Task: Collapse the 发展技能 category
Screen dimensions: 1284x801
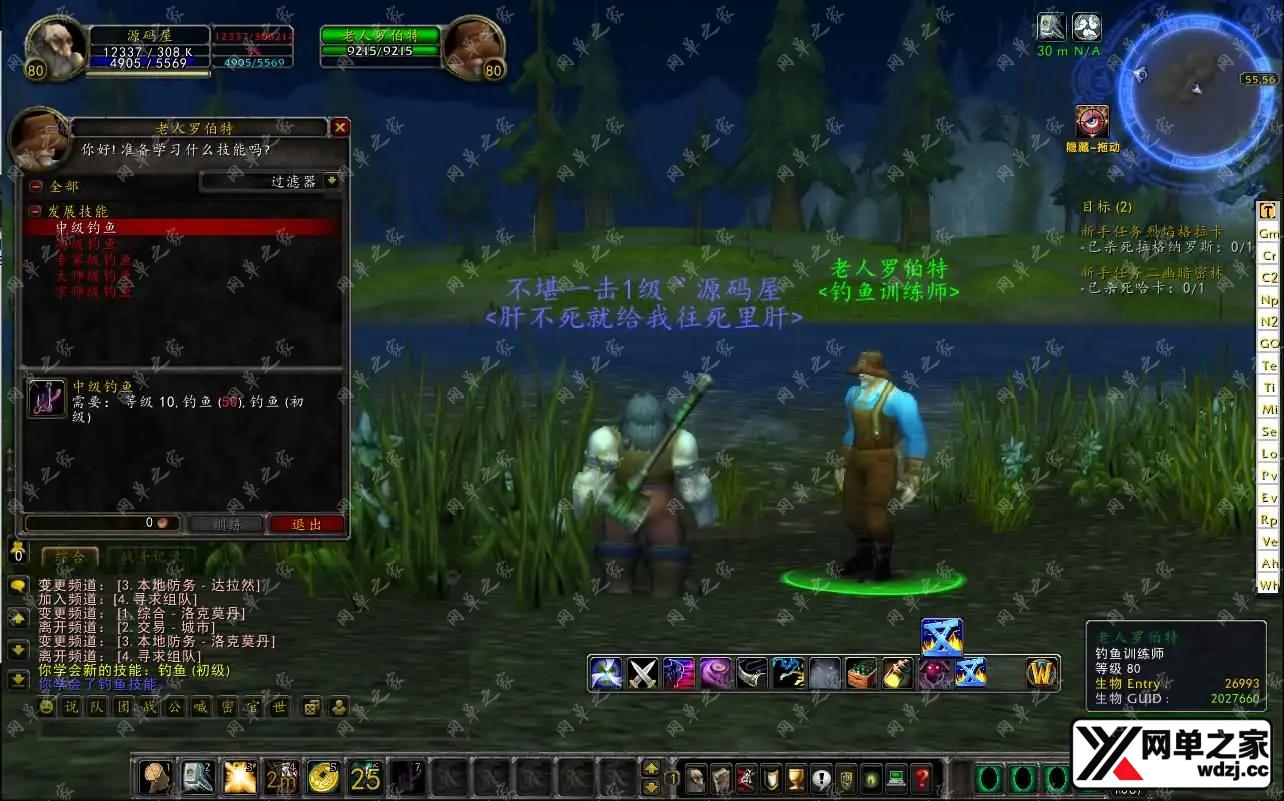Action: [36, 212]
